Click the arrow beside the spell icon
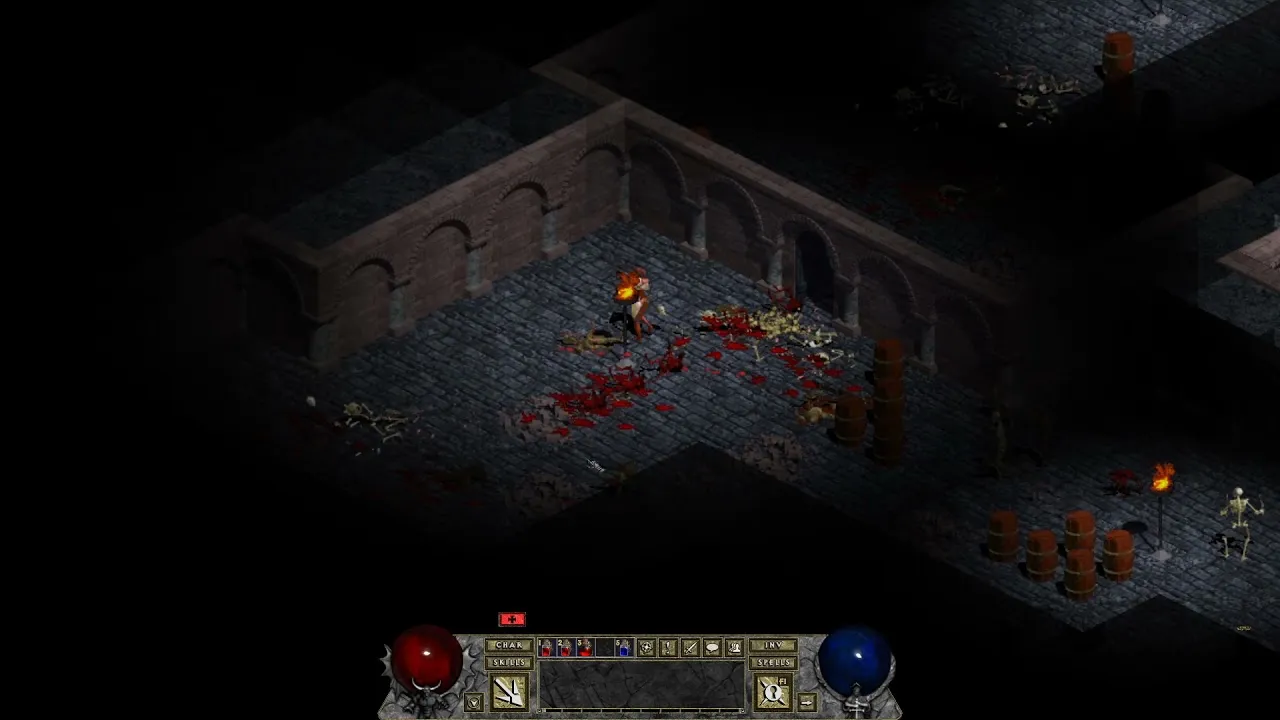Viewport: 1280px width, 720px height. [807, 702]
